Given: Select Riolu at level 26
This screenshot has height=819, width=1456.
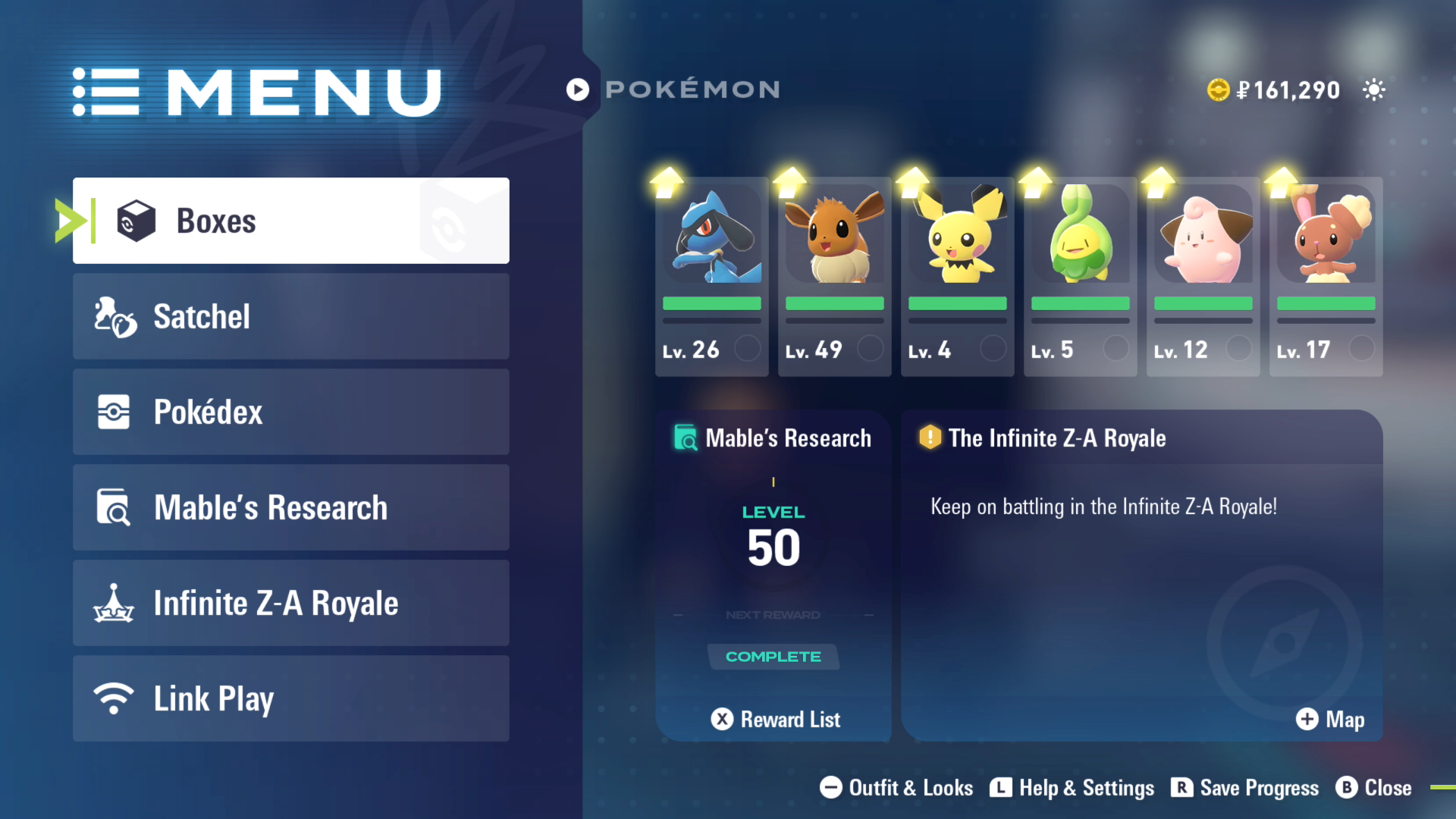Looking at the screenshot, I should coord(711,277).
